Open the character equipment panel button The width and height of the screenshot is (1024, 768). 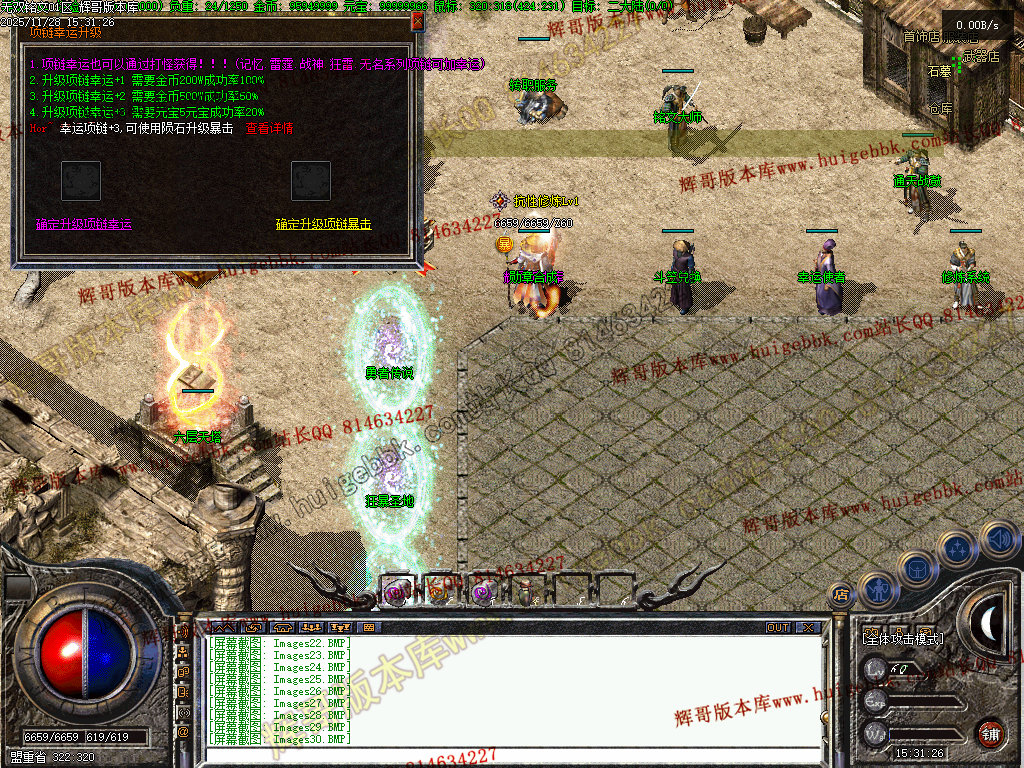point(877,591)
